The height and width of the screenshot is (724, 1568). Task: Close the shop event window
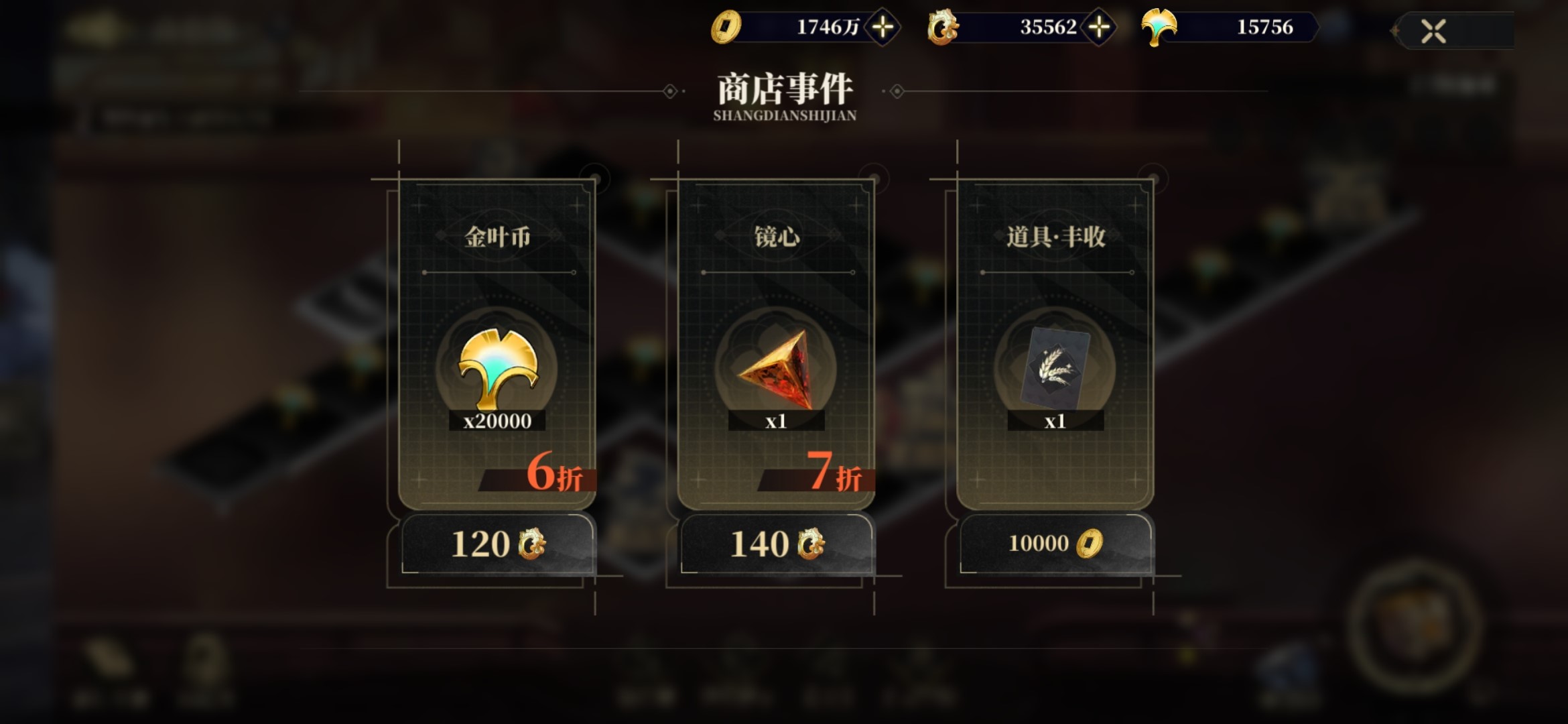click(1433, 31)
